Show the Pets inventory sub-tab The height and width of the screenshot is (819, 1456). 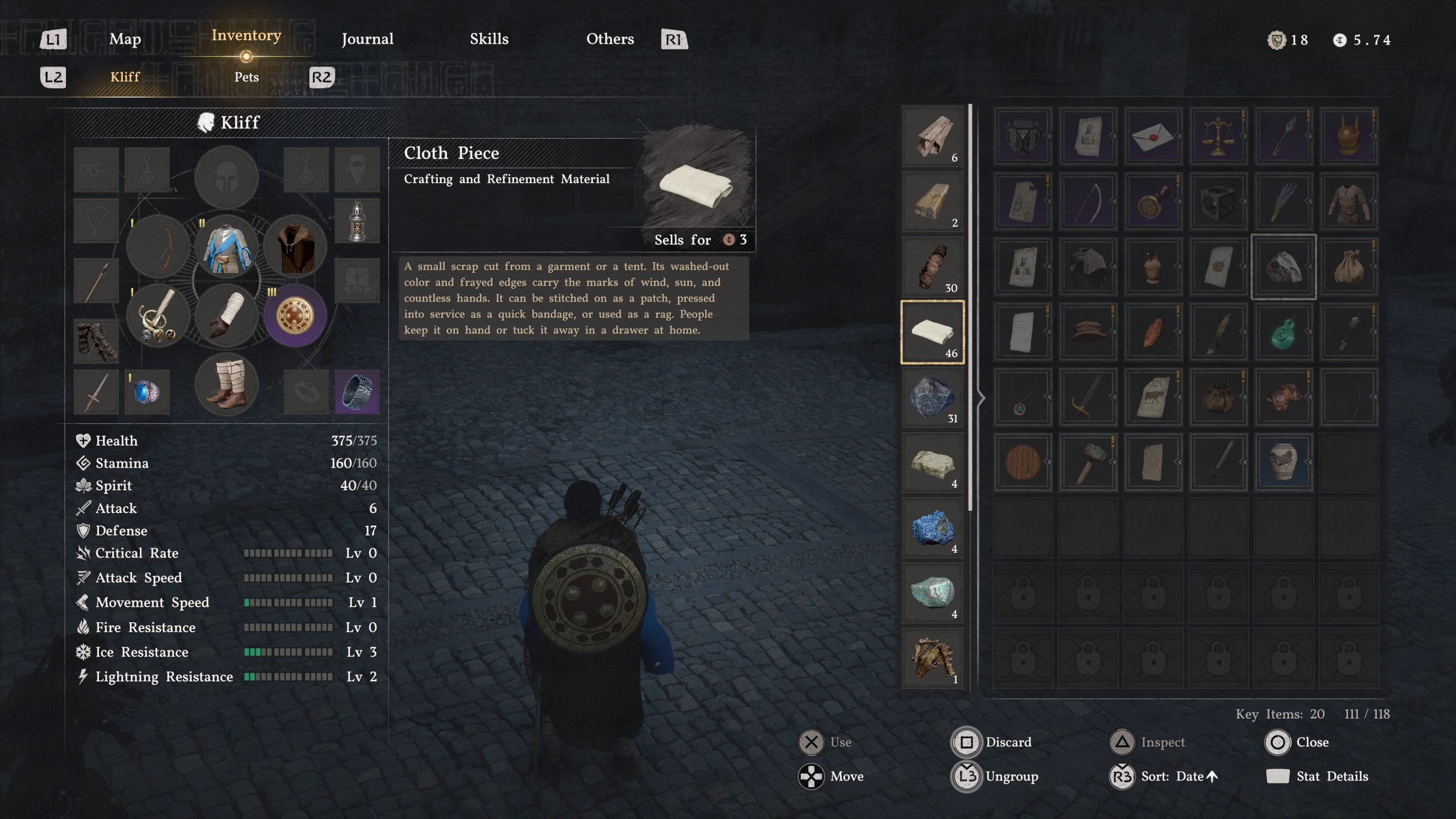pyautogui.click(x=246, y=77)
